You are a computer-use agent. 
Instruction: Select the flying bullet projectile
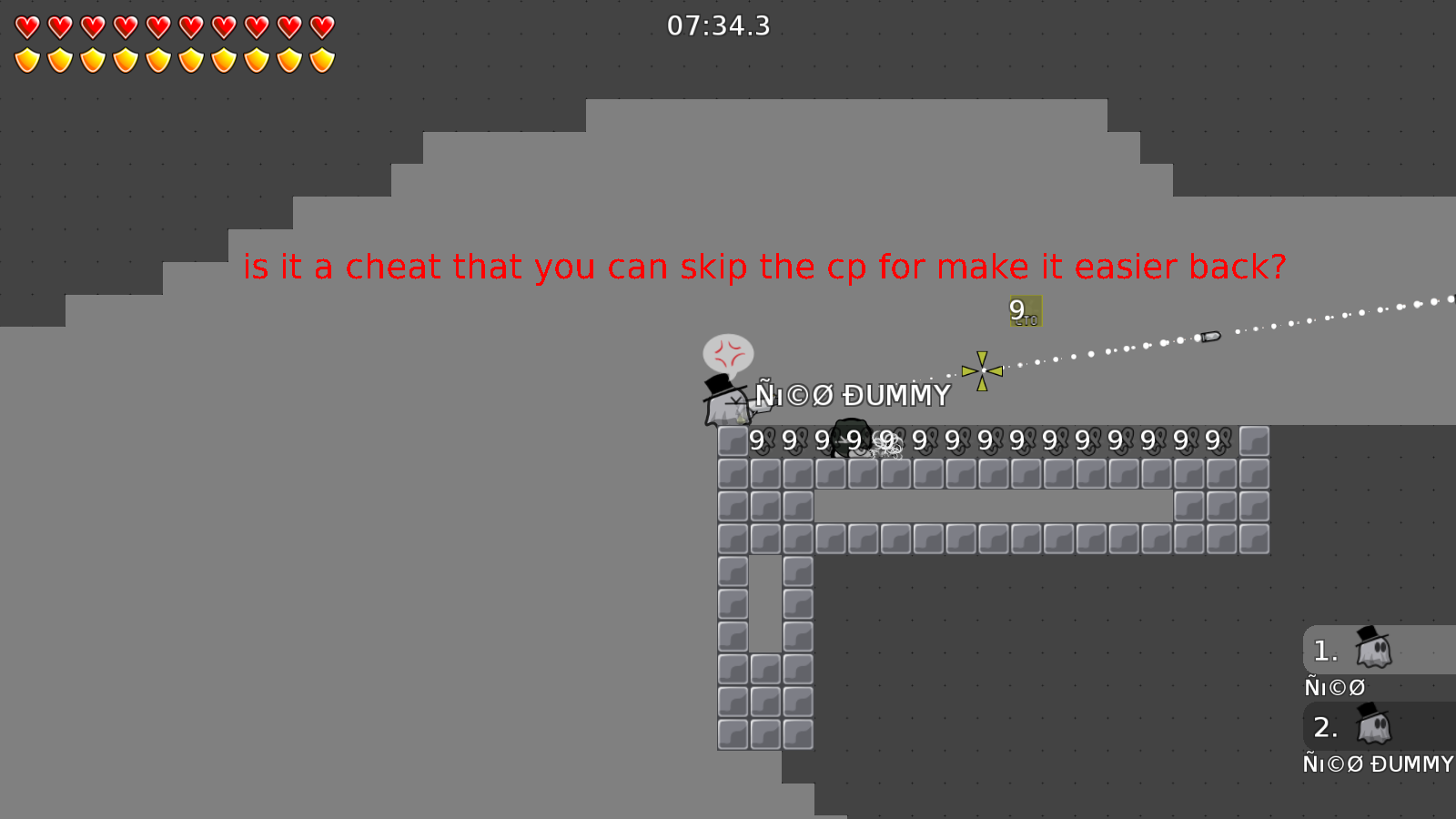click(x=1209, y=336)
